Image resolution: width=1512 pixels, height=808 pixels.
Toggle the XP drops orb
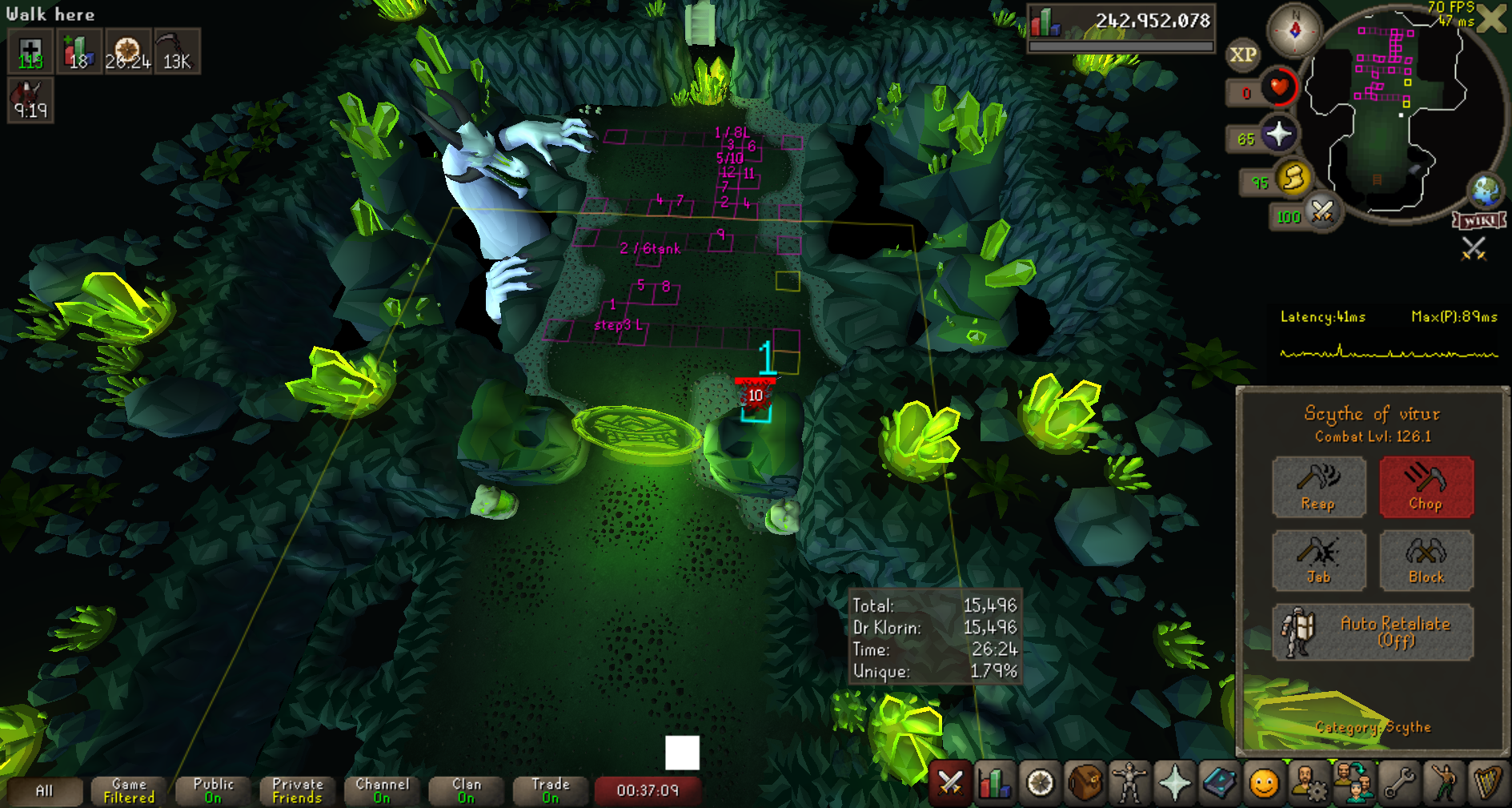pyautogui.click(x=1242, y=54)
